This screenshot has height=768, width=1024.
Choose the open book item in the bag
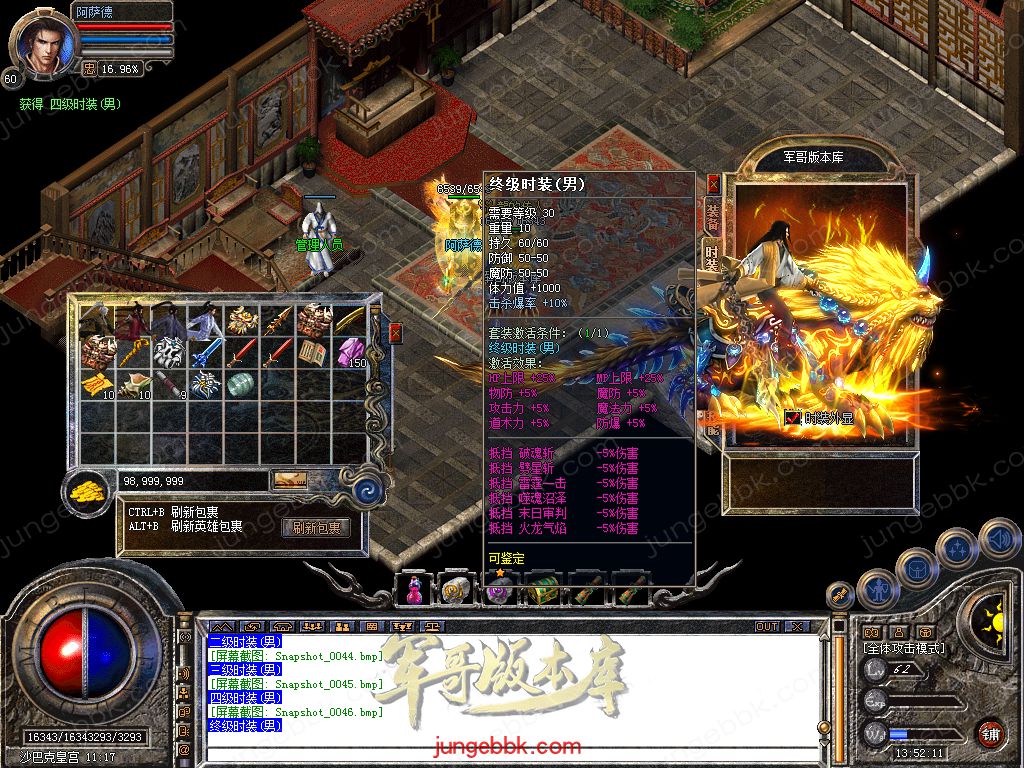314,352
